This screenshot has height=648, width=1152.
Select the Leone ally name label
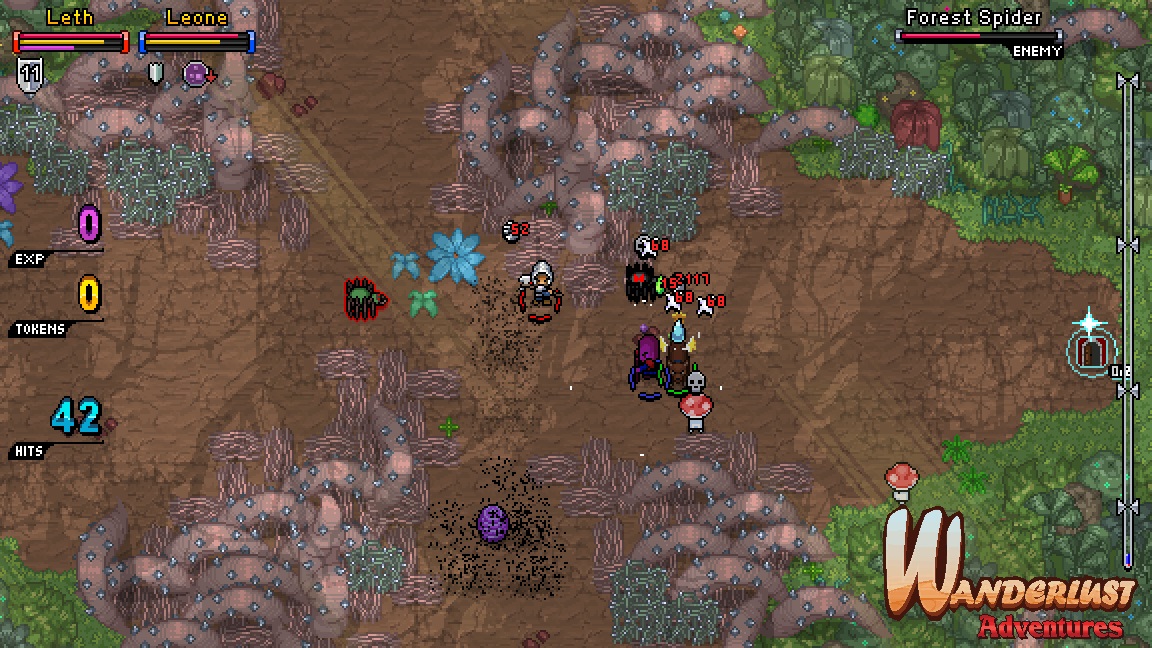coord(197,17)
